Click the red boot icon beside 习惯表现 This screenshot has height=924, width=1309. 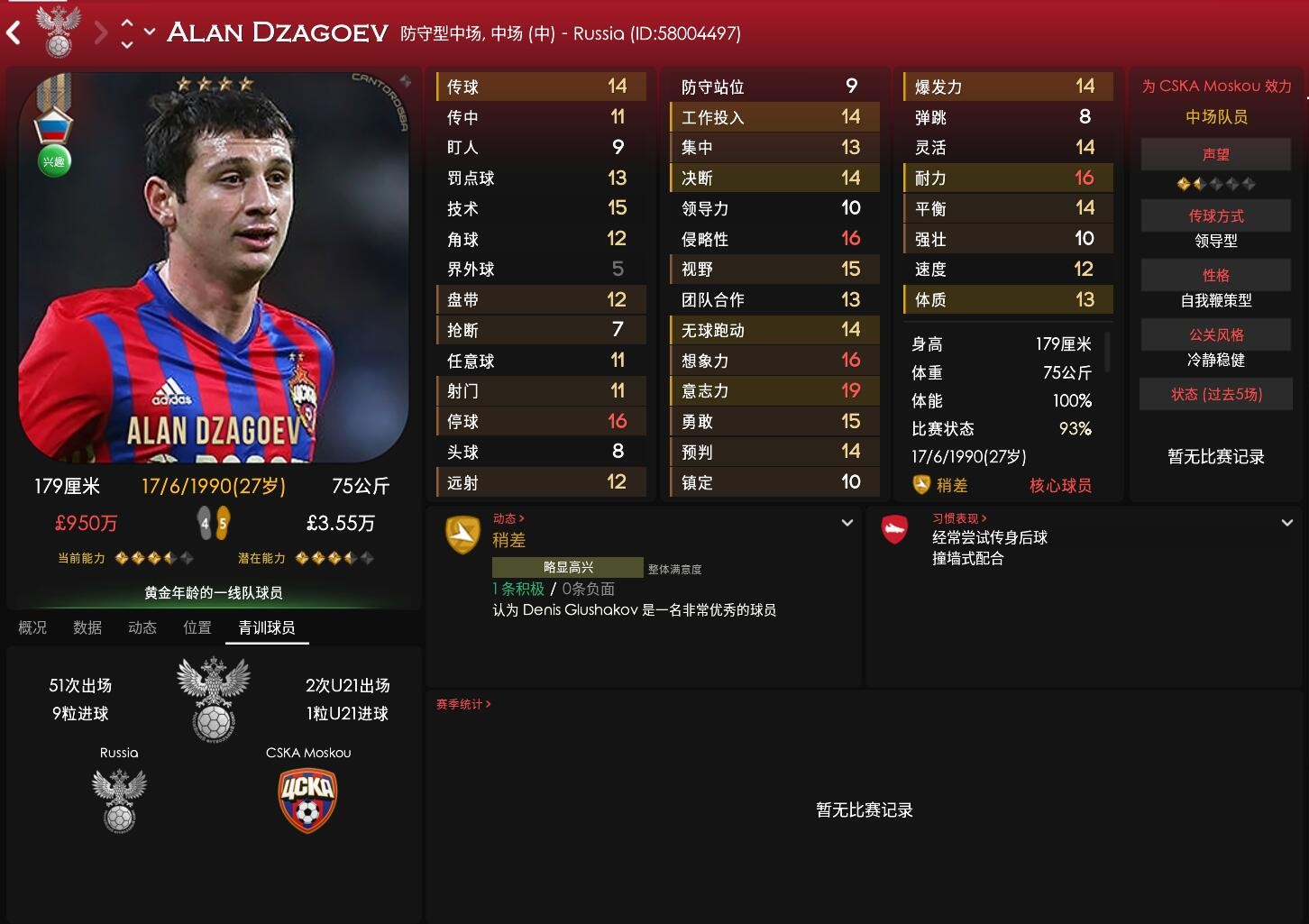point(893,531)
